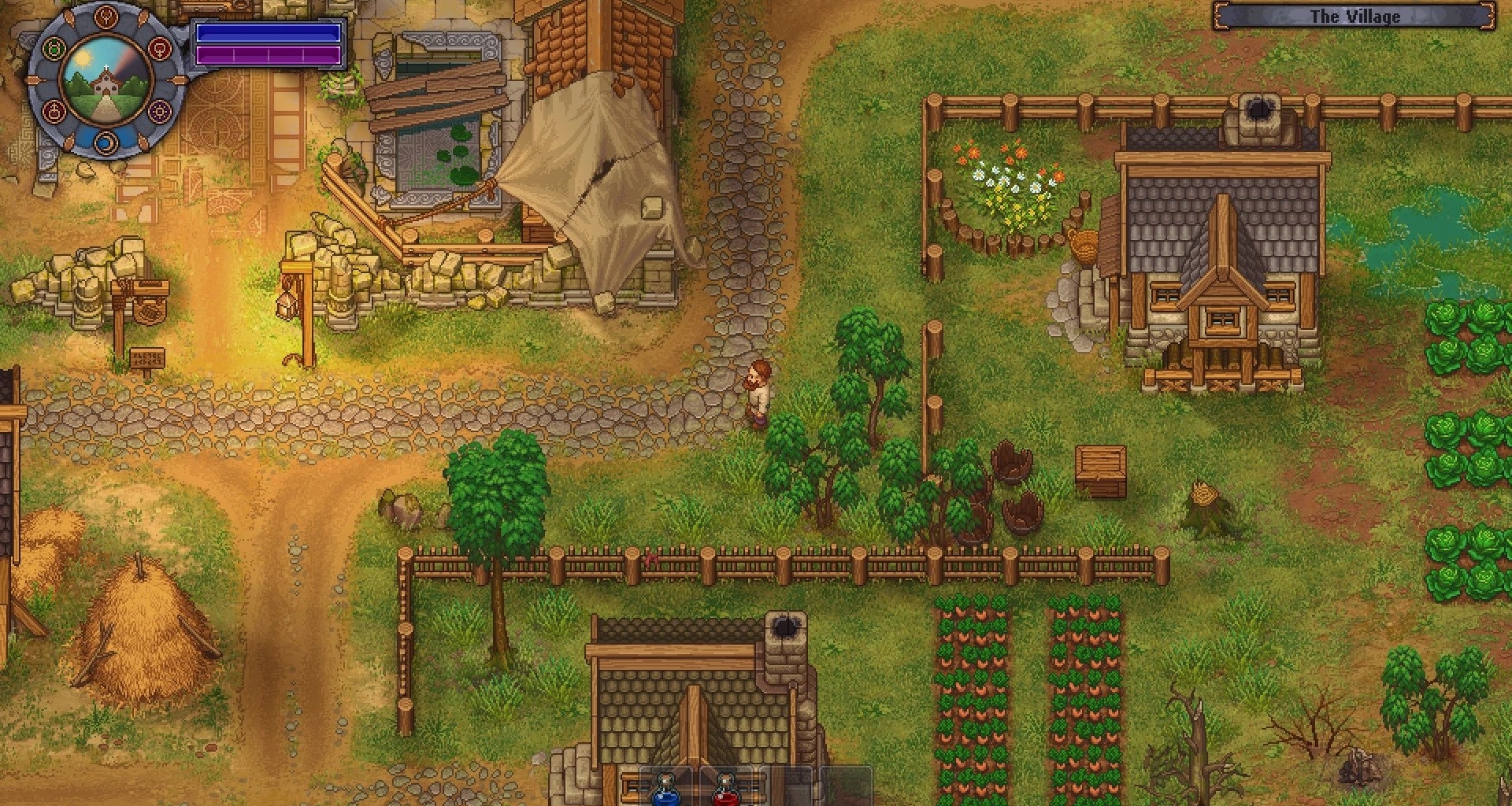Click the purple star emblem on the clock ring
The width and height of the screenshot is (1512, 806).
(160, 112)
